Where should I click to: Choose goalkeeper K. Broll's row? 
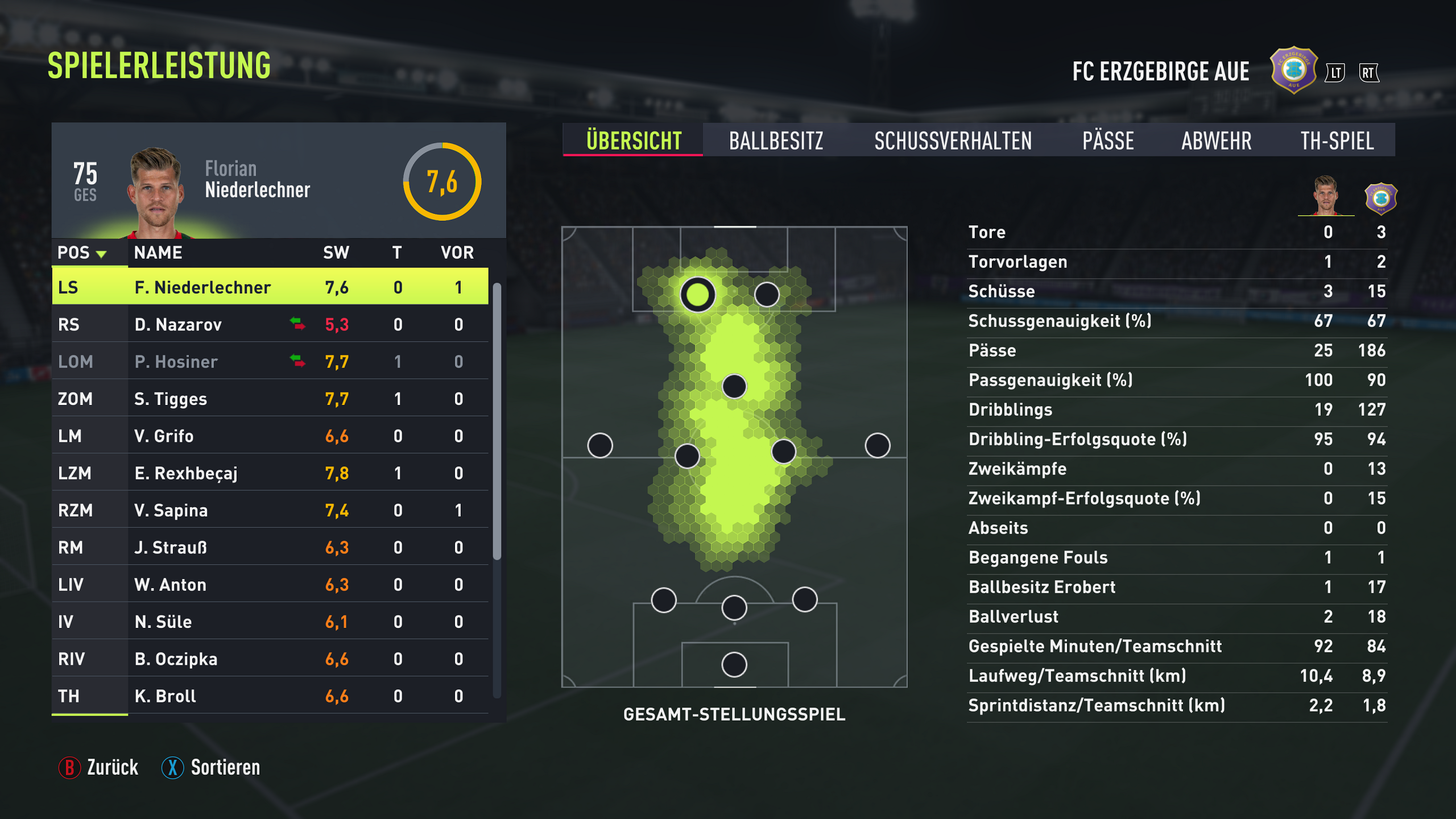click(270, 696)
